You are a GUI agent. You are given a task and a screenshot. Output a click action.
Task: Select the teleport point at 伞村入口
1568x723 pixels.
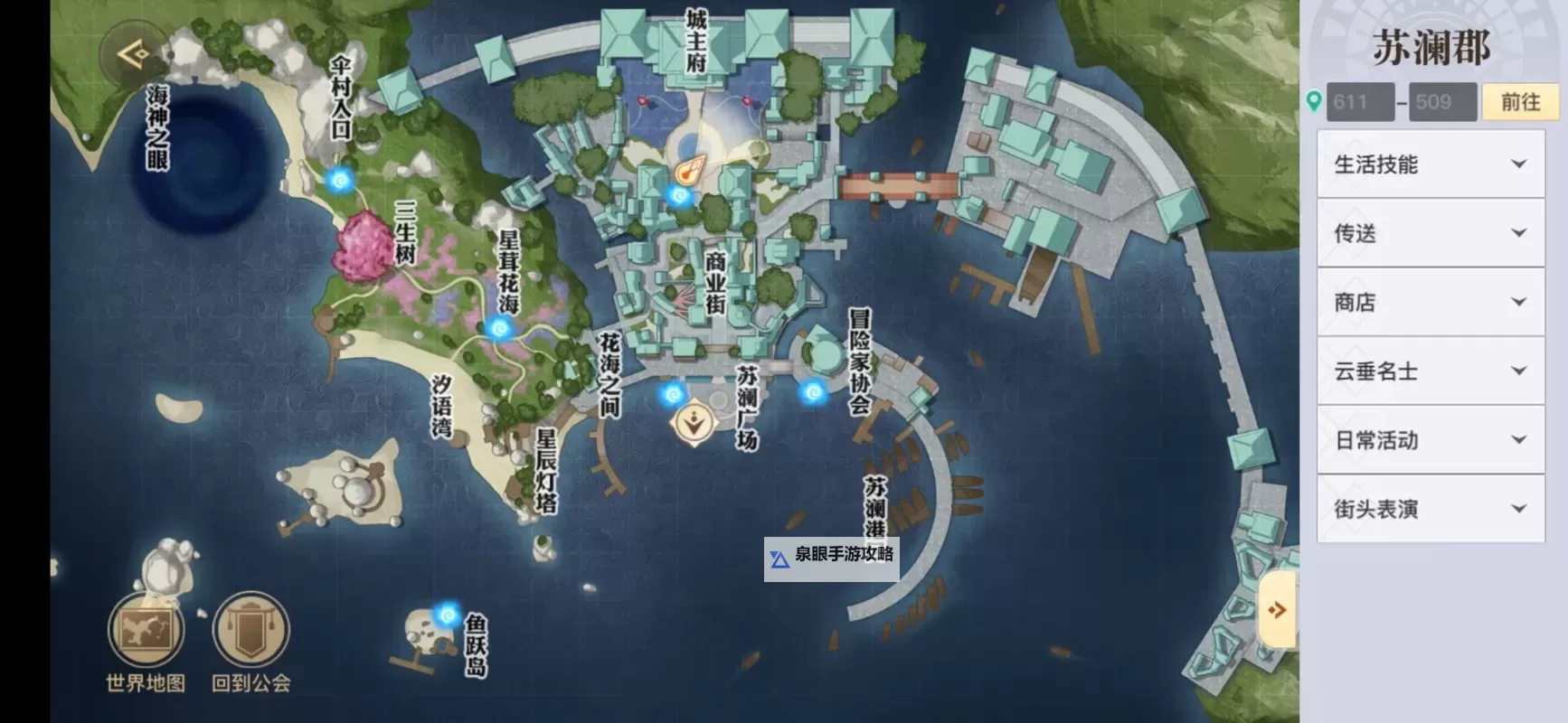[x=340, y=180]
